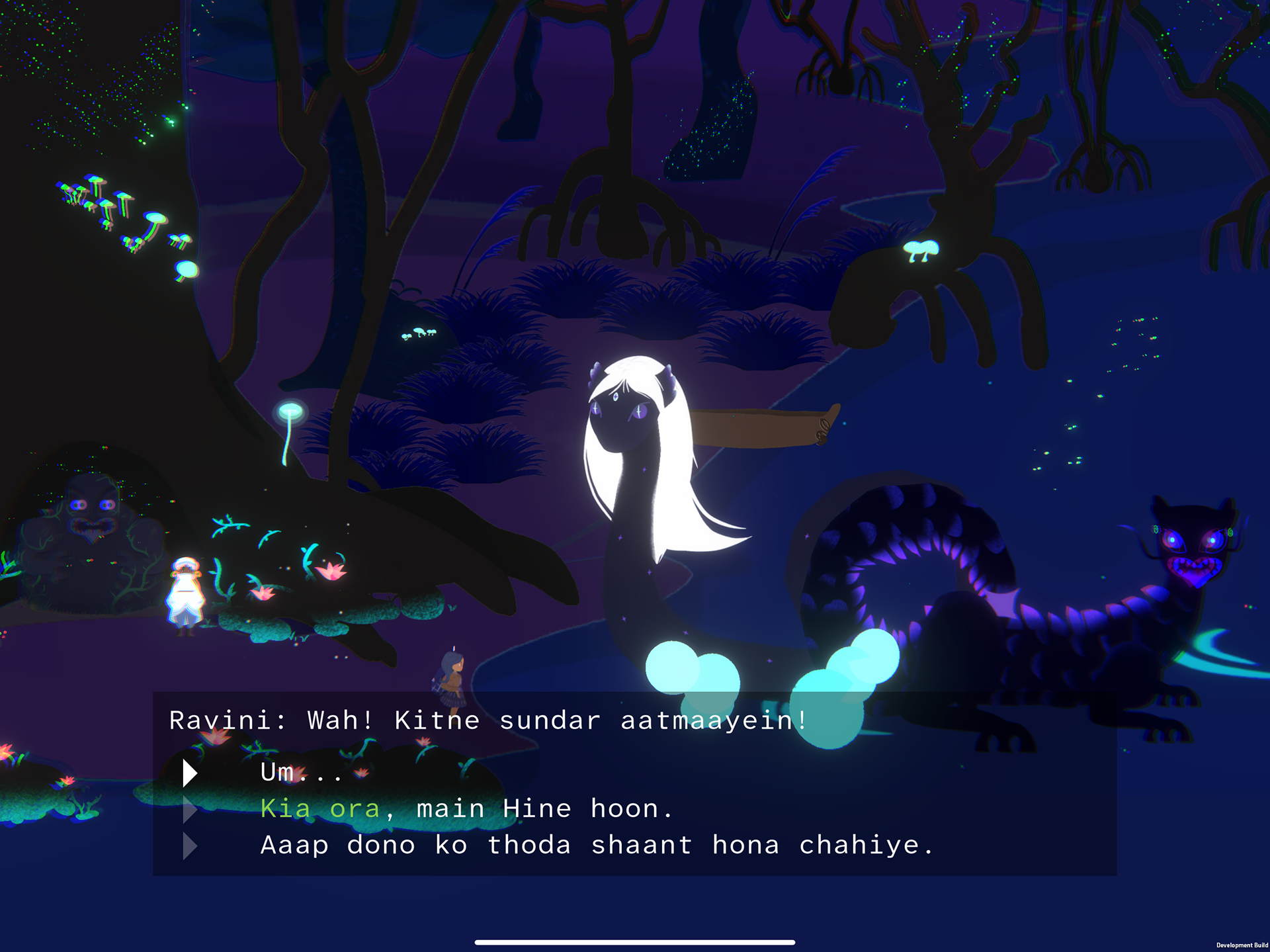
Task: Click the arrow beside the third dialogue choice
Action: (x=190, y=845)
